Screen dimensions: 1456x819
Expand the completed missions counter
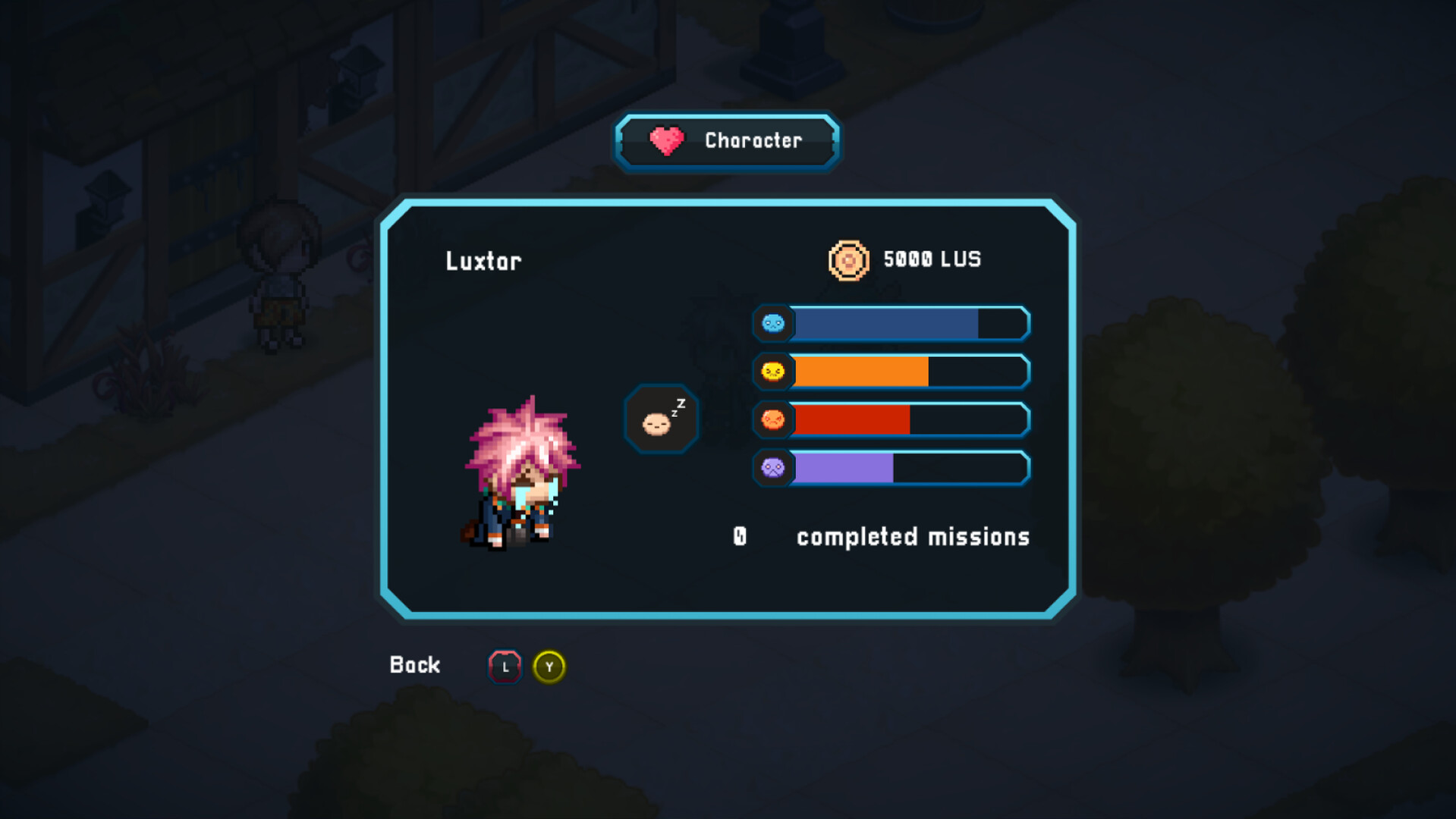pos(880,536)
